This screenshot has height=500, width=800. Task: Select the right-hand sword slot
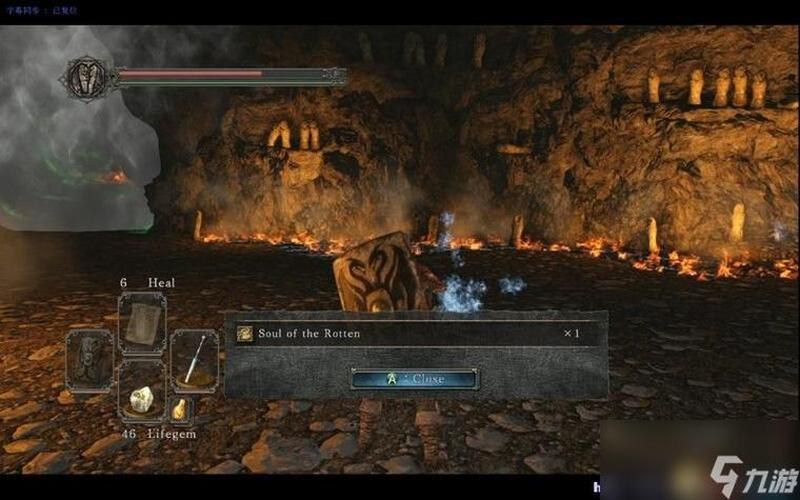pos(193,358)
